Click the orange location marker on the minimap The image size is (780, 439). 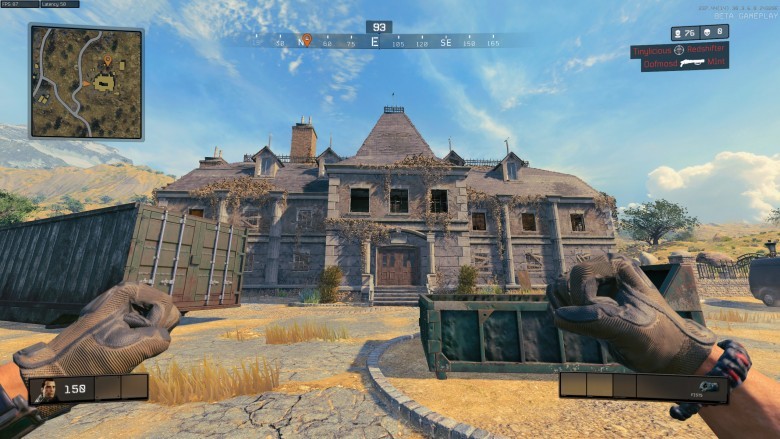click(108, 63)
